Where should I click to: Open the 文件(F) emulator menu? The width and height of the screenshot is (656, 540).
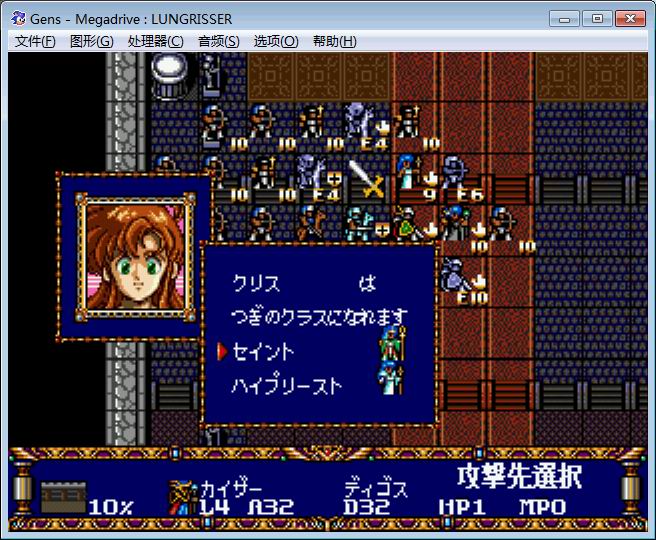point(35,41)
